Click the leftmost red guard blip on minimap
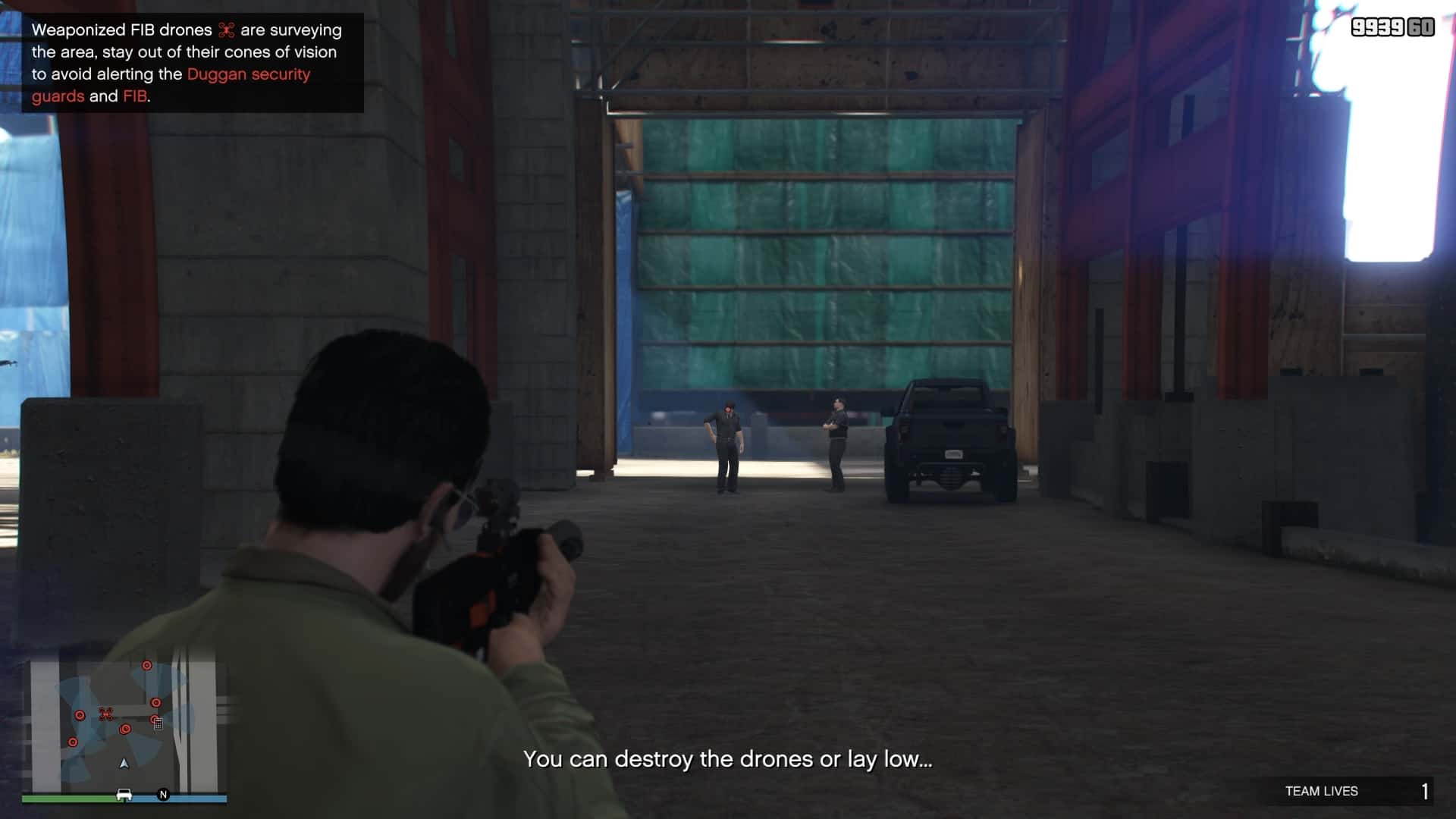This screenshot has height=819, width=1456. coord(80,716)
